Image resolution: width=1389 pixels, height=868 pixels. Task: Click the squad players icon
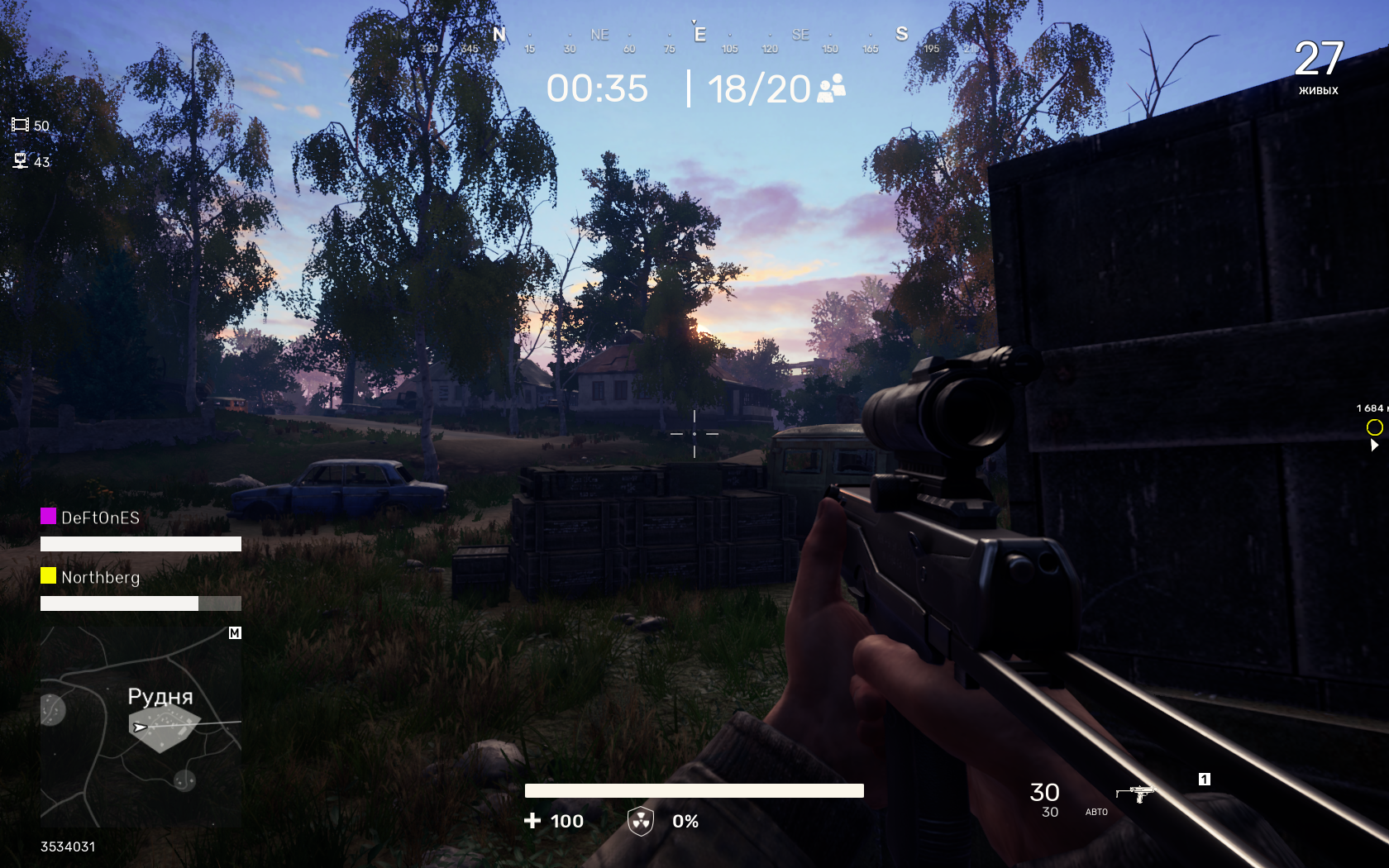pyautogui.click(x=831, y=88)
